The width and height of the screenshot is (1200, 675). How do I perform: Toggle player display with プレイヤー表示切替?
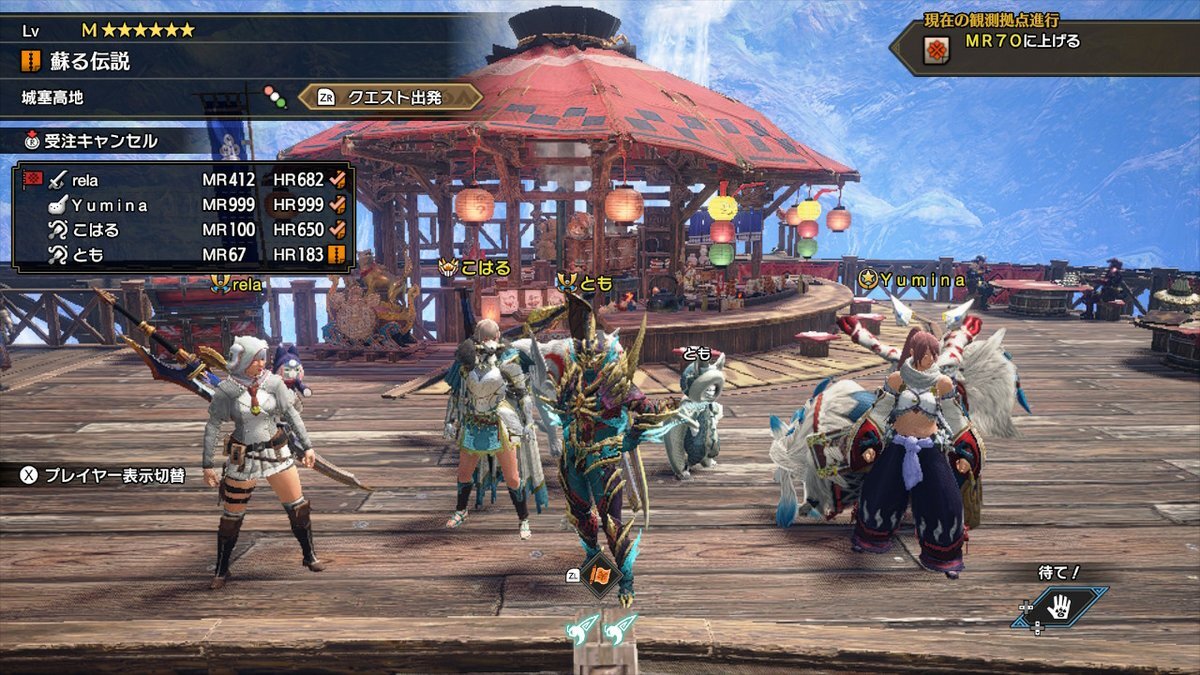pyautogui.click(x=103, y=475)
